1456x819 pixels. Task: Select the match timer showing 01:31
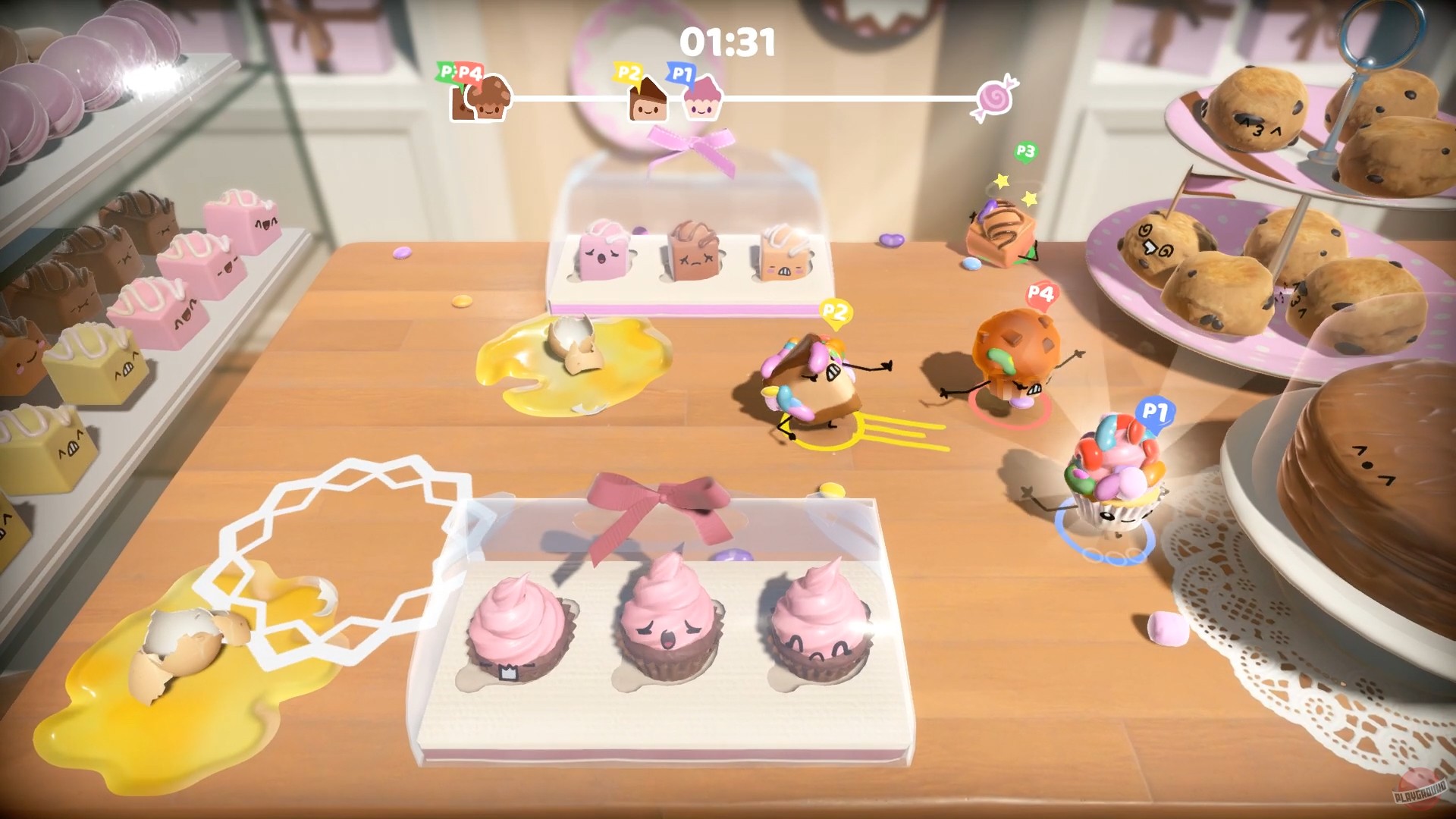click(728, 42)
